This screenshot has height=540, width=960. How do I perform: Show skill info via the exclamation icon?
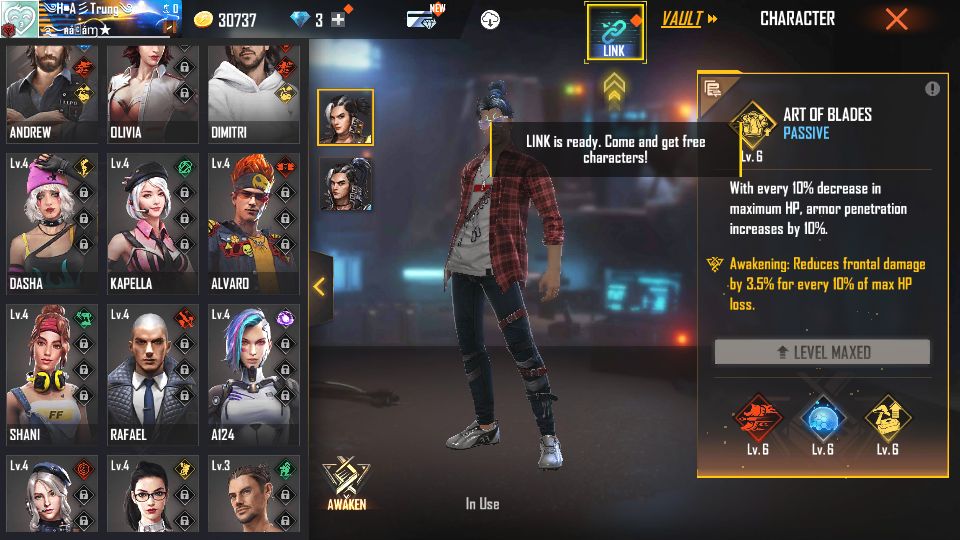pos(932,89)
